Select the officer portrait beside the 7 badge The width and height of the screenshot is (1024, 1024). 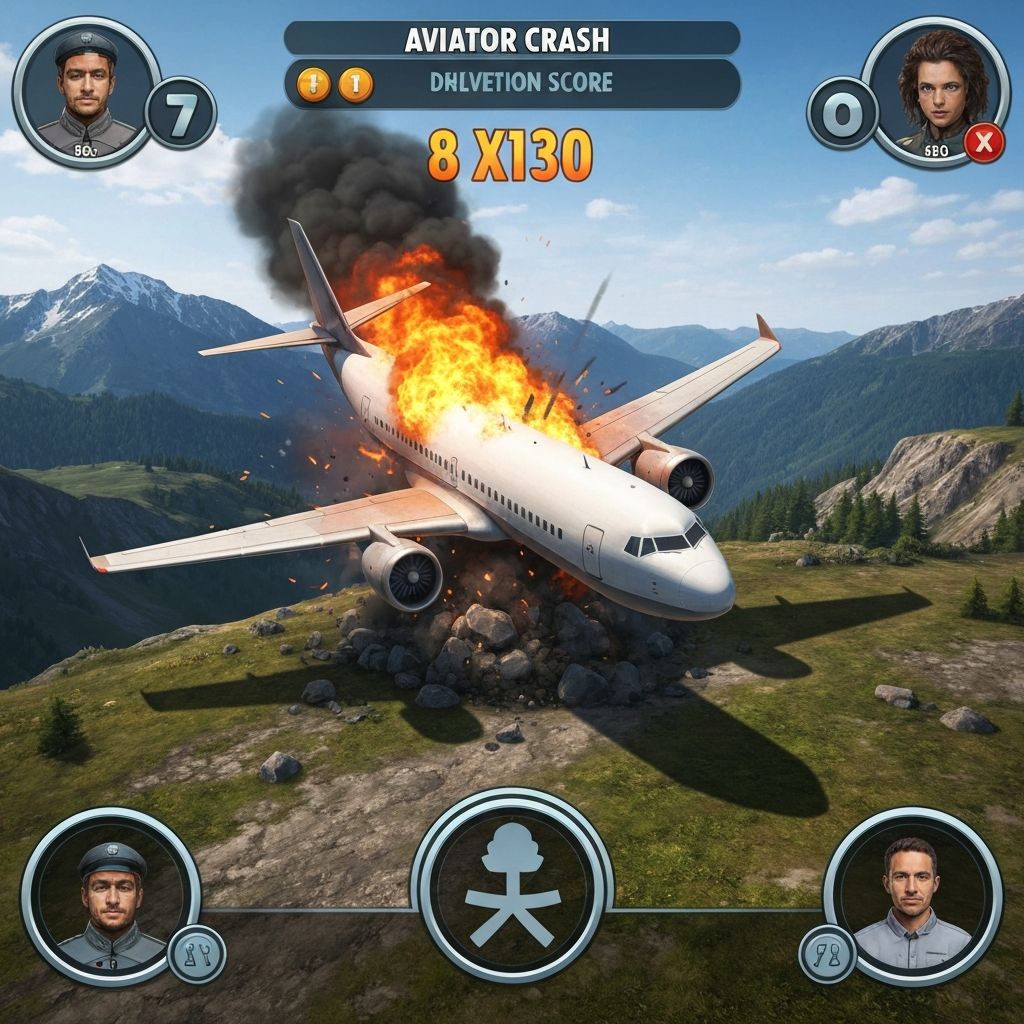(88, 91)
